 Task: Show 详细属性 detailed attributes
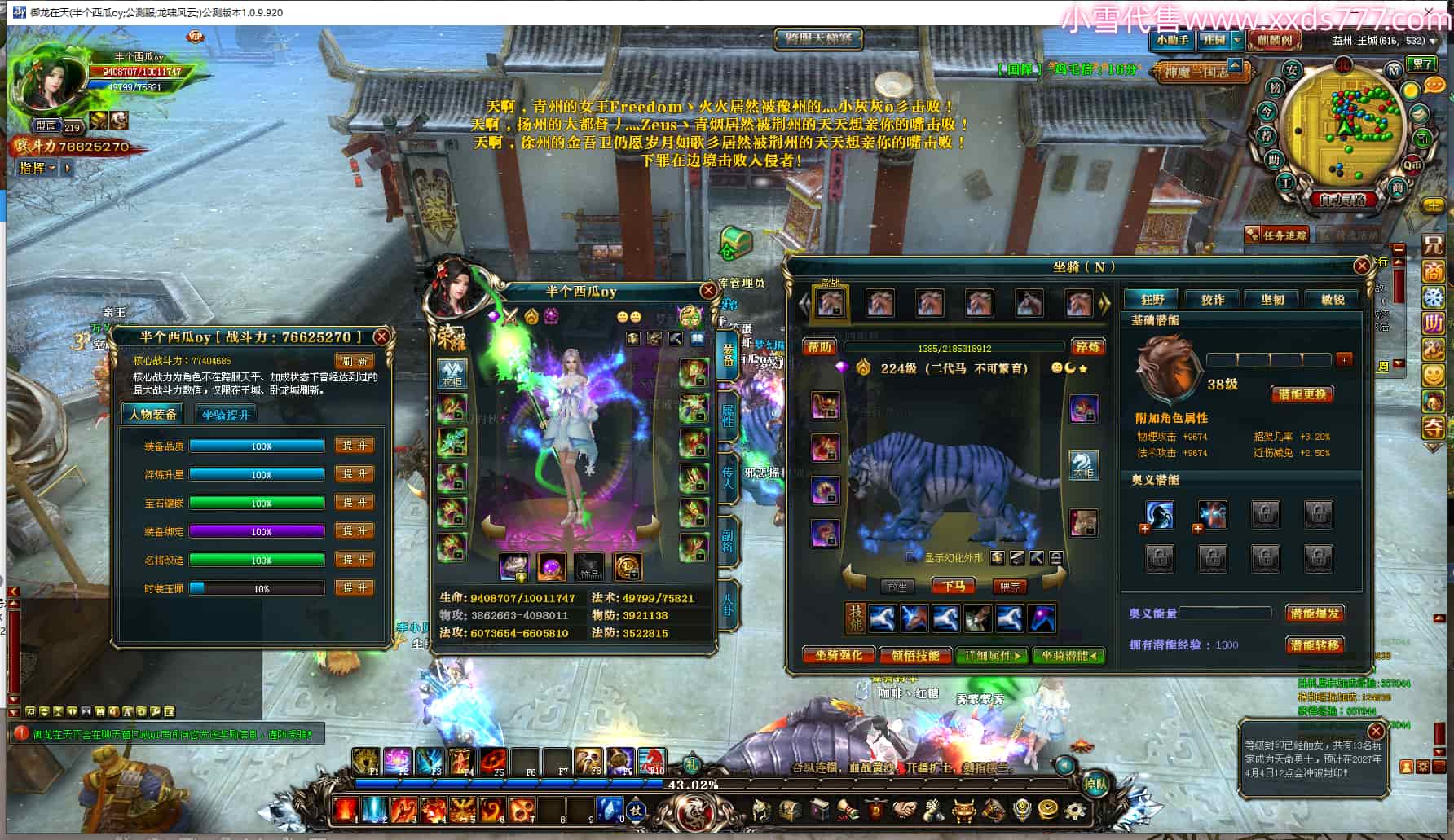coord(992,655)
